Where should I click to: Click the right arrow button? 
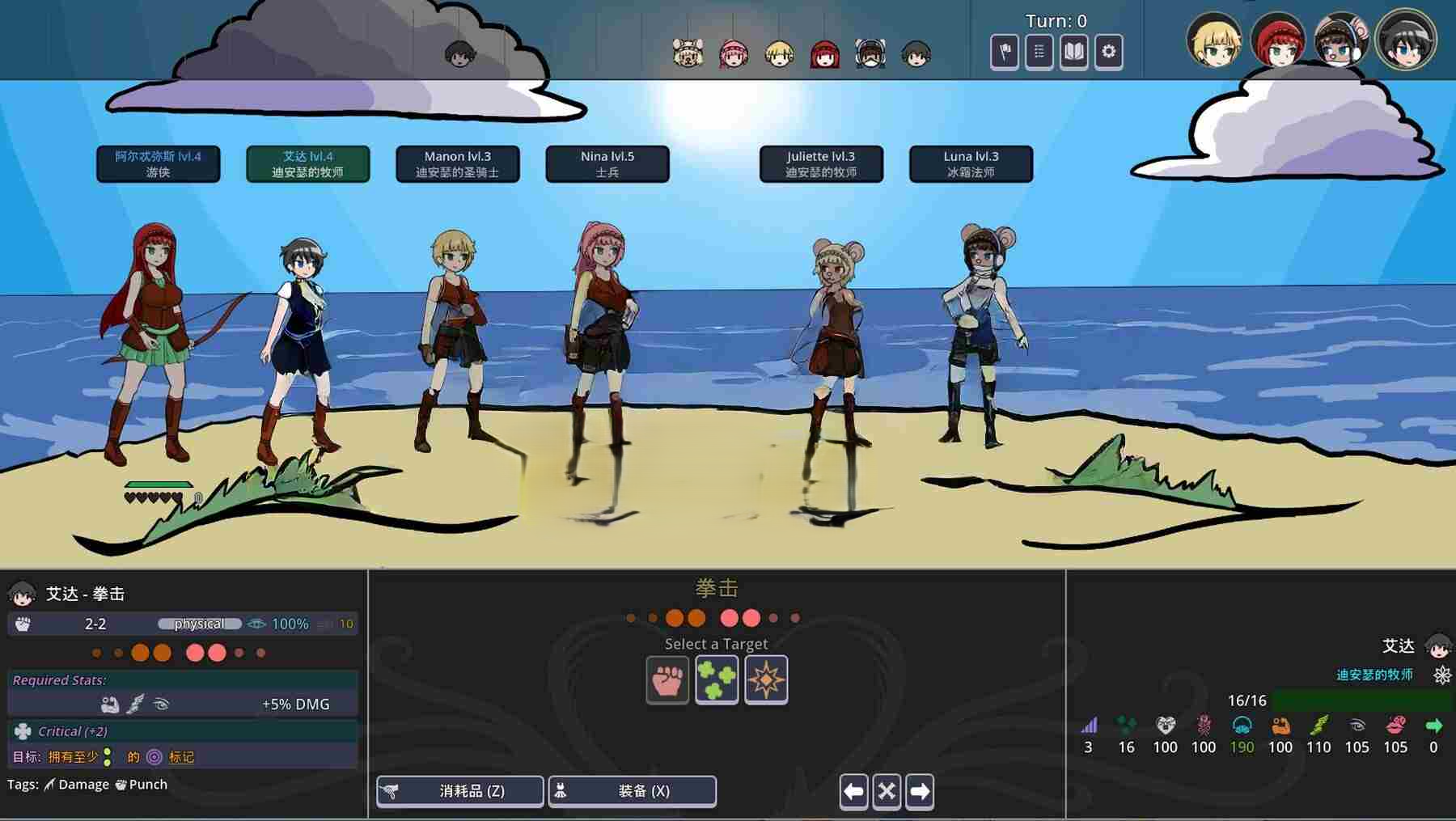(920, 791)
